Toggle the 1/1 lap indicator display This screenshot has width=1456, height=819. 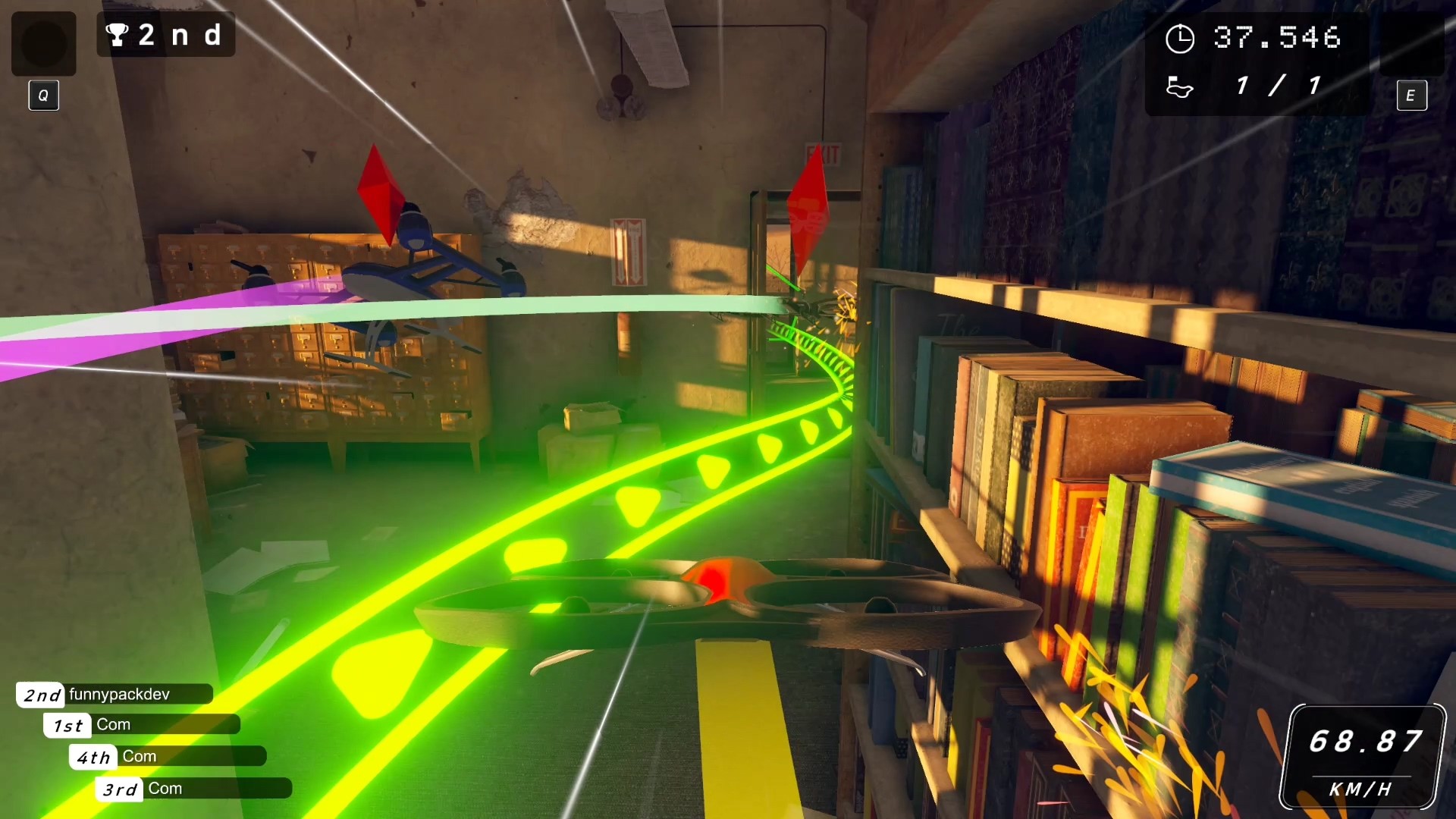click(x=1278, y=86)
